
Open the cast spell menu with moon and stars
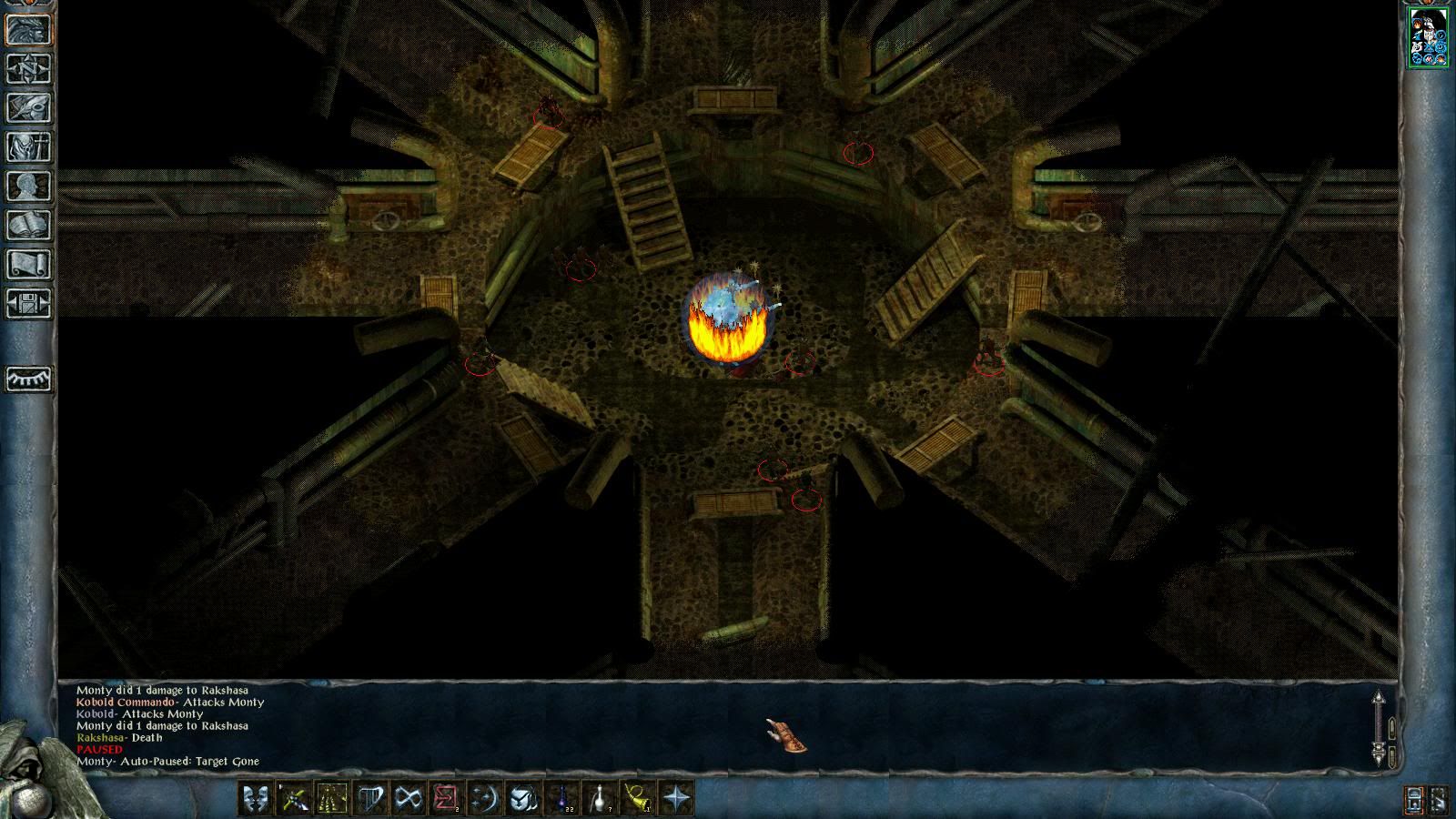point(484,799)
